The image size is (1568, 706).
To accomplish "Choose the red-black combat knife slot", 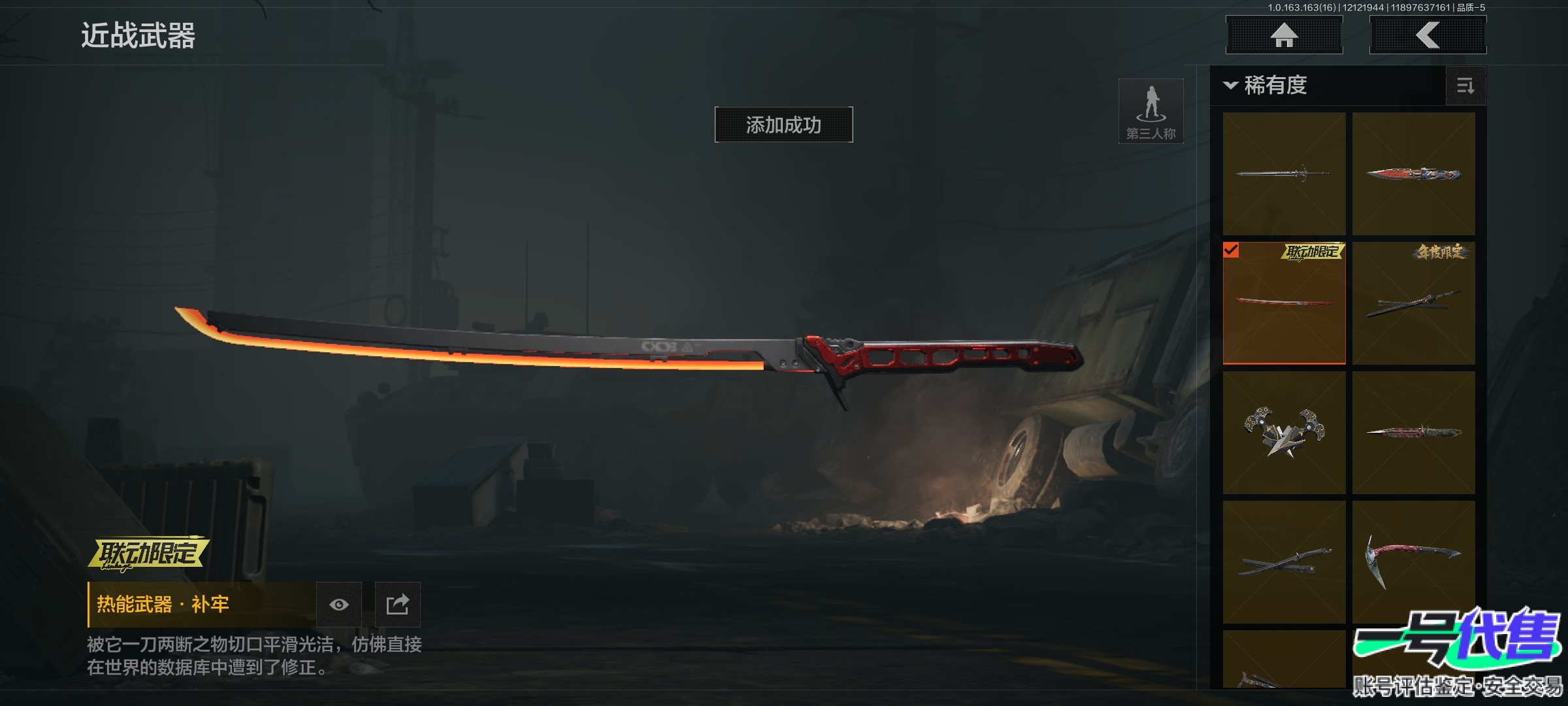I will [x=1413, y=433].
